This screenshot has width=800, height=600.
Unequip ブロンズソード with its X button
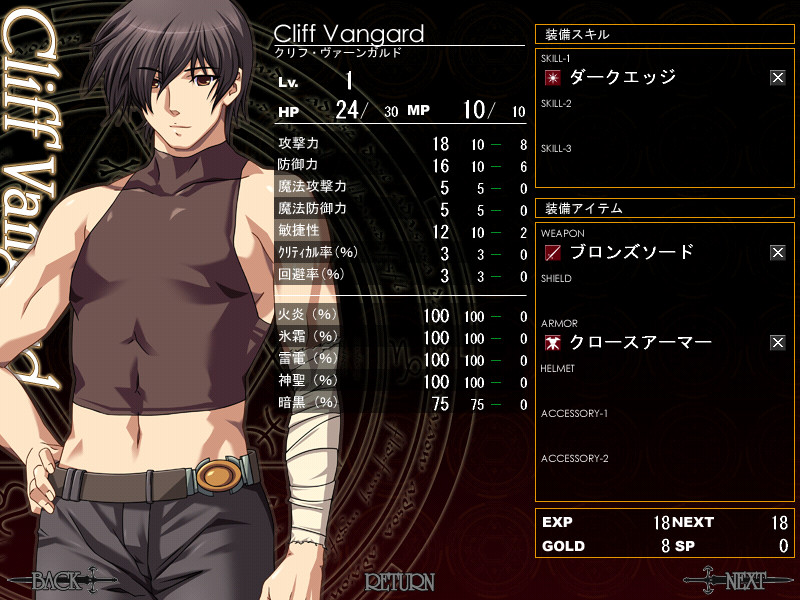(x=777, y=253)
